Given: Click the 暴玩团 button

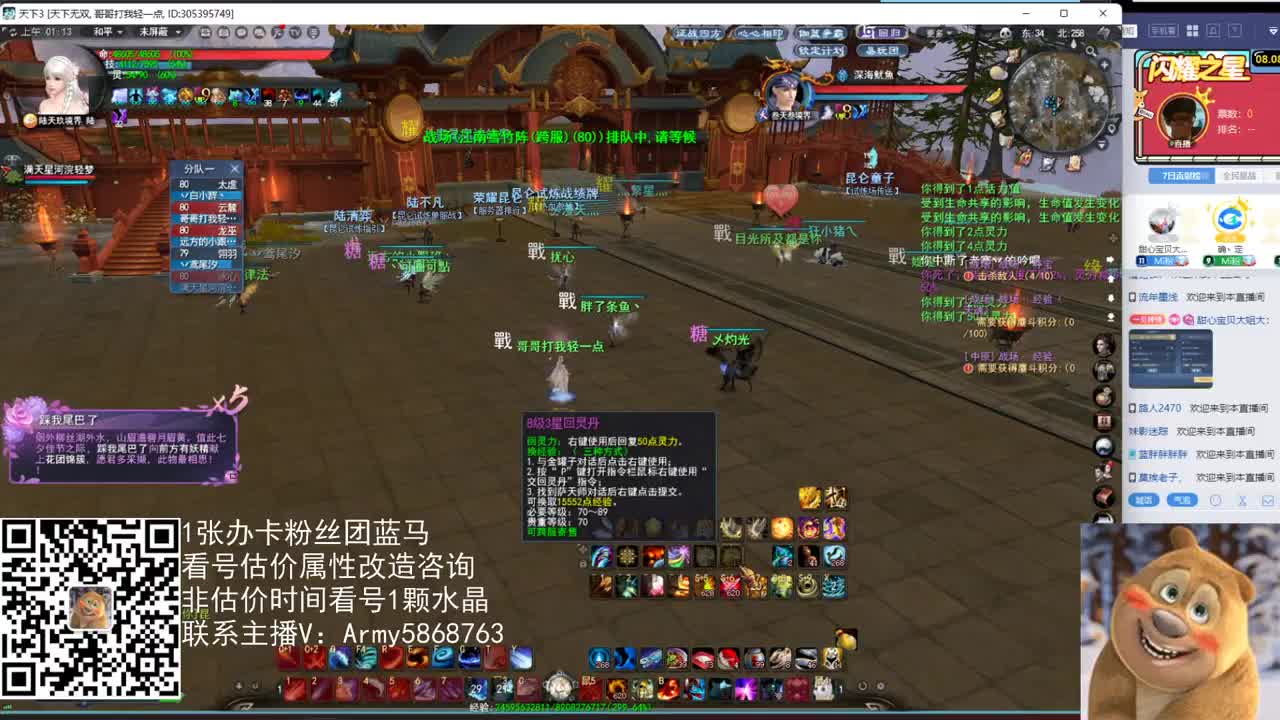Looking at the screenshot, I should (883, 50).
